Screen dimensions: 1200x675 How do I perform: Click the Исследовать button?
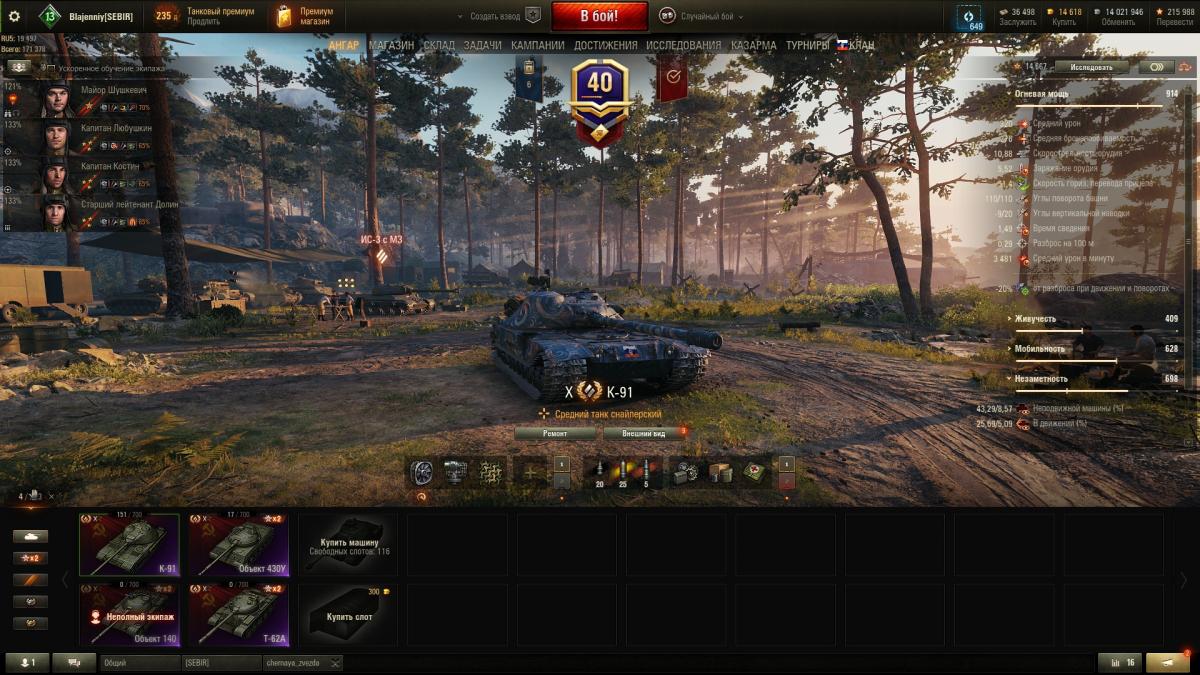pos(1091,67)
